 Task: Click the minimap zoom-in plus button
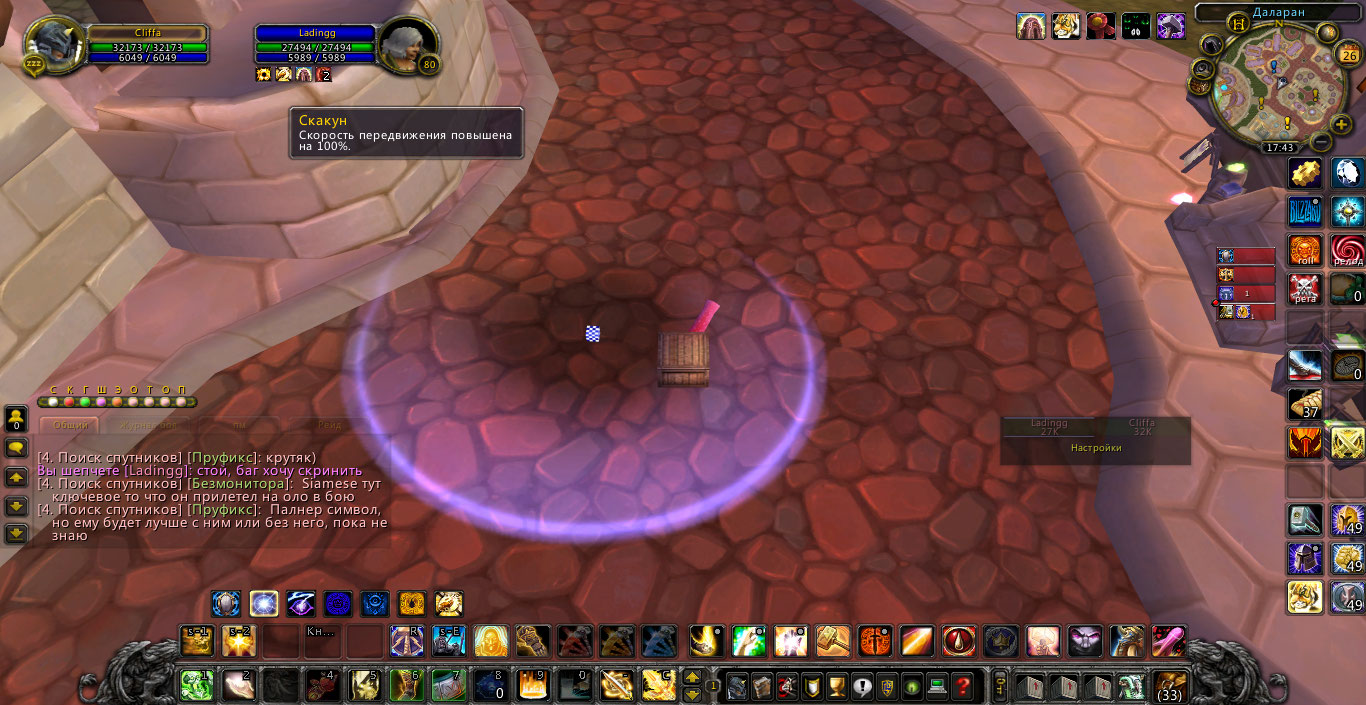coord(1341,125)
